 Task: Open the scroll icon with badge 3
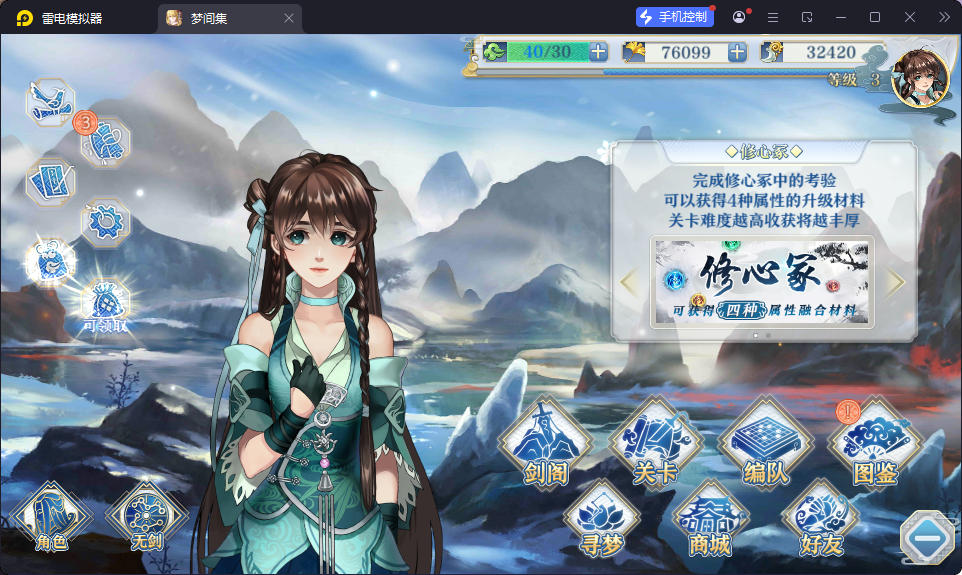click(x=104, y=143)
